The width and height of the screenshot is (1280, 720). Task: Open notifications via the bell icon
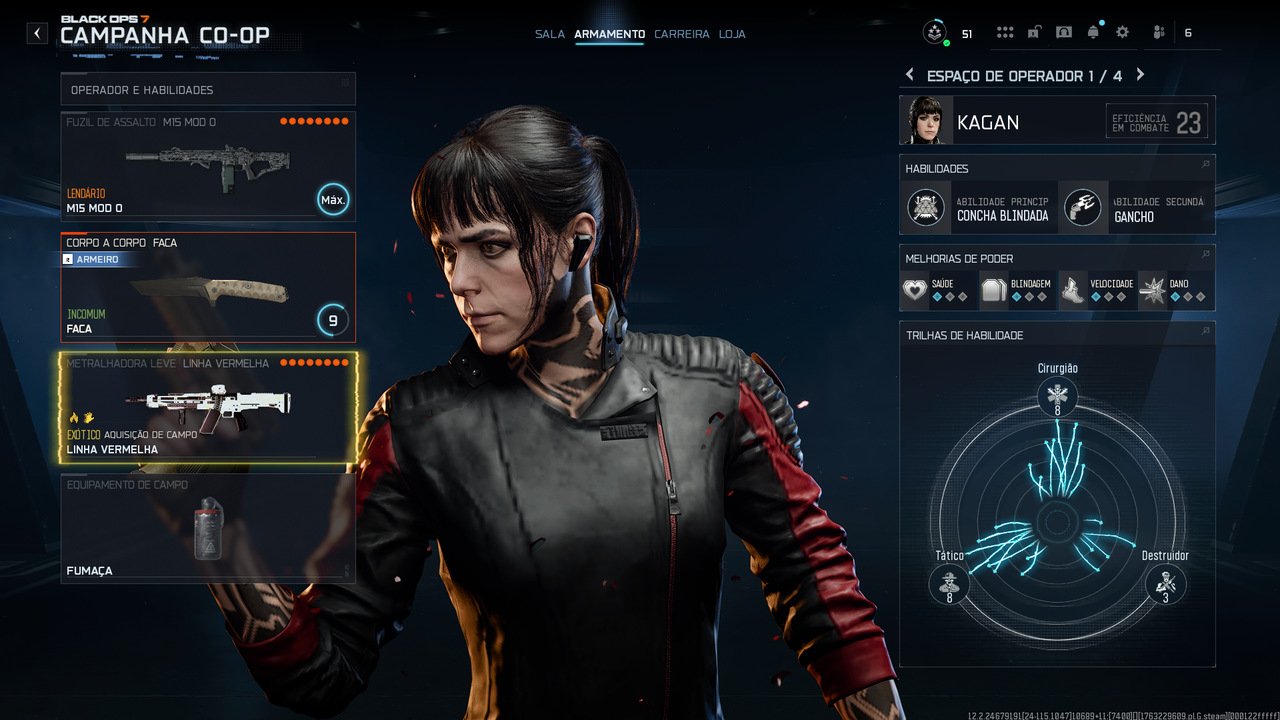pyautogui.click(x=1093, y=33)
